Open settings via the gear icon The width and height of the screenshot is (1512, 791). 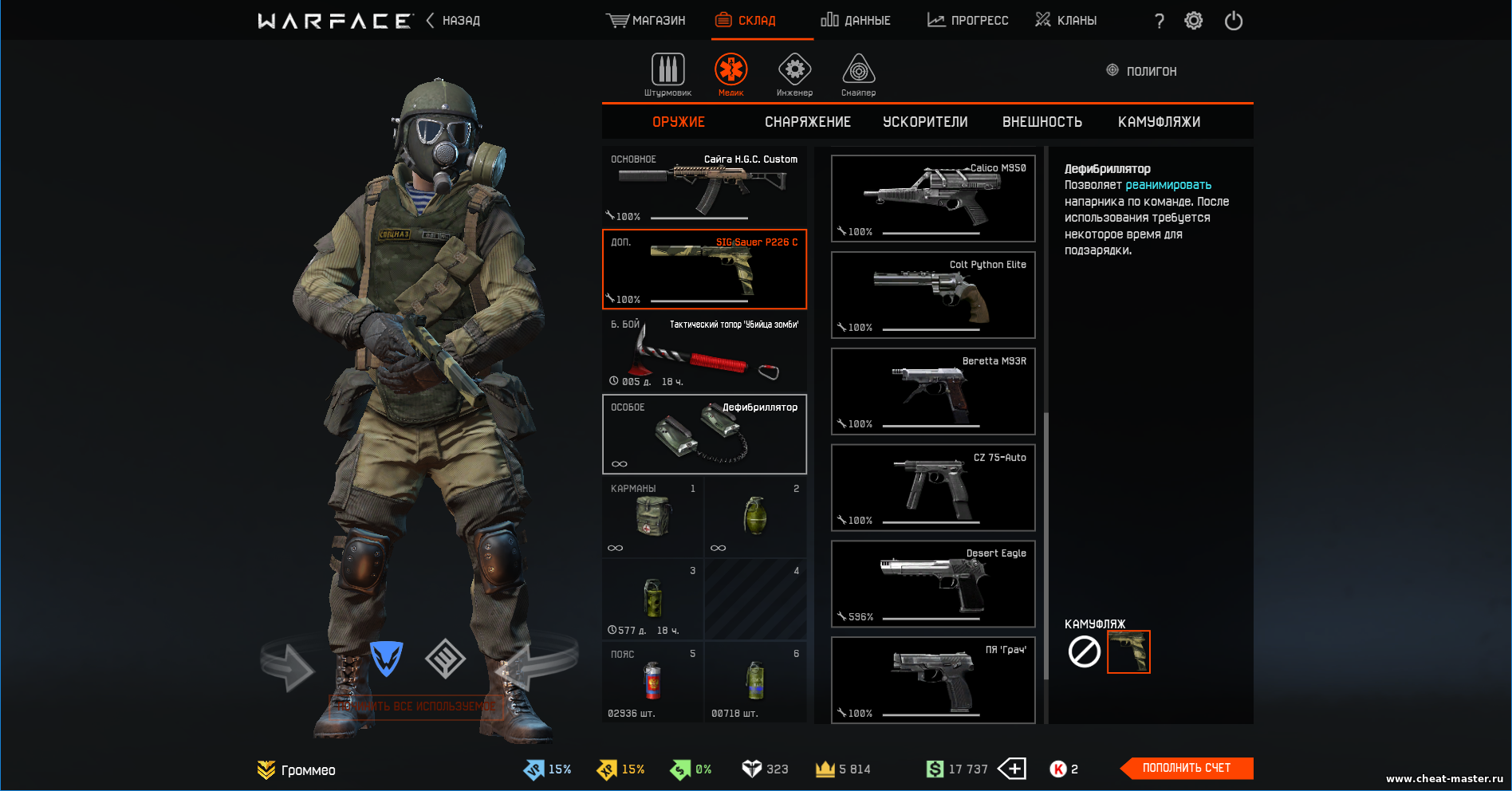point(1193,21)
